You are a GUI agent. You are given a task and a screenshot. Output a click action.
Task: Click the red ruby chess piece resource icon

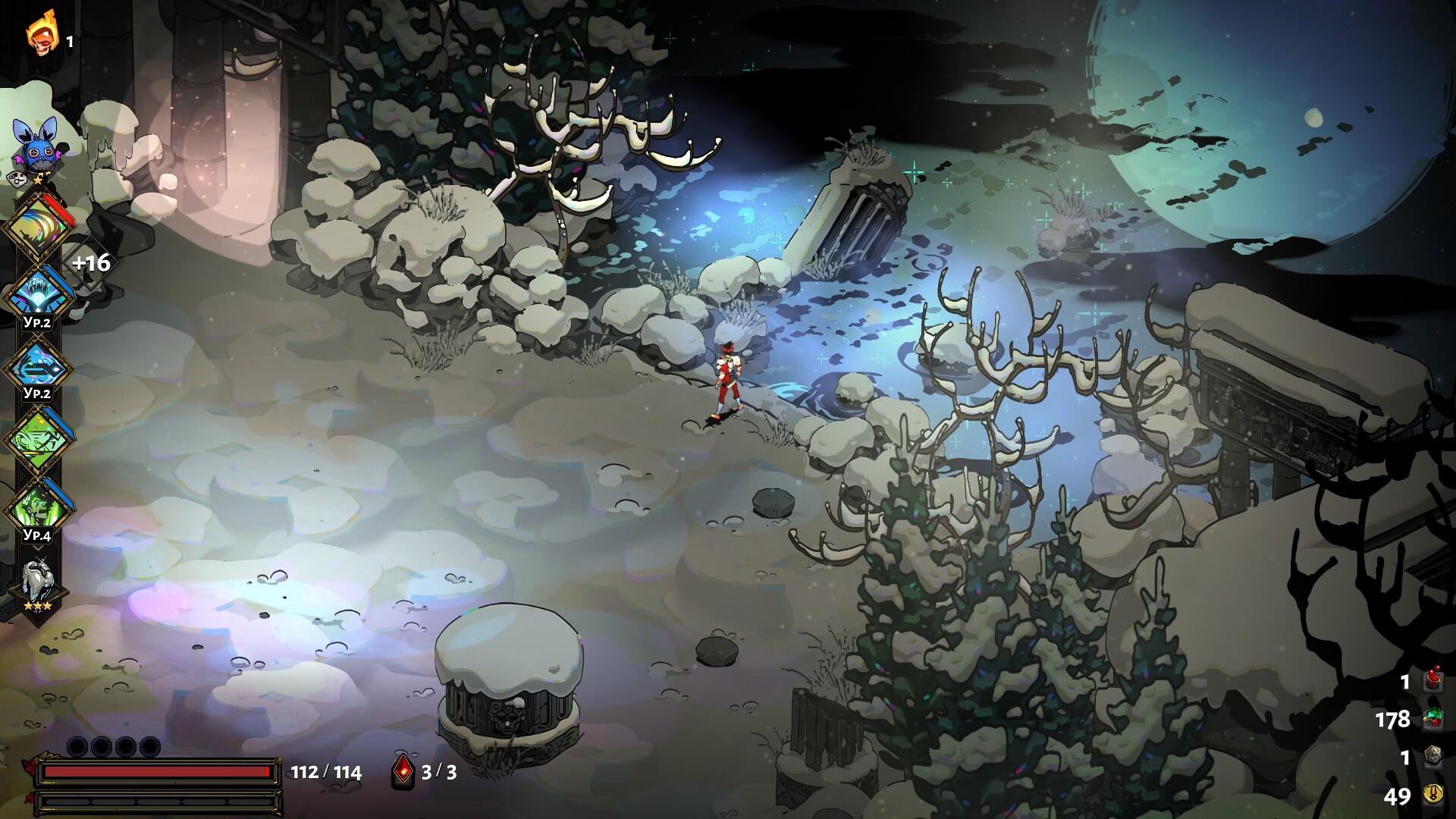coord(1432,680)
